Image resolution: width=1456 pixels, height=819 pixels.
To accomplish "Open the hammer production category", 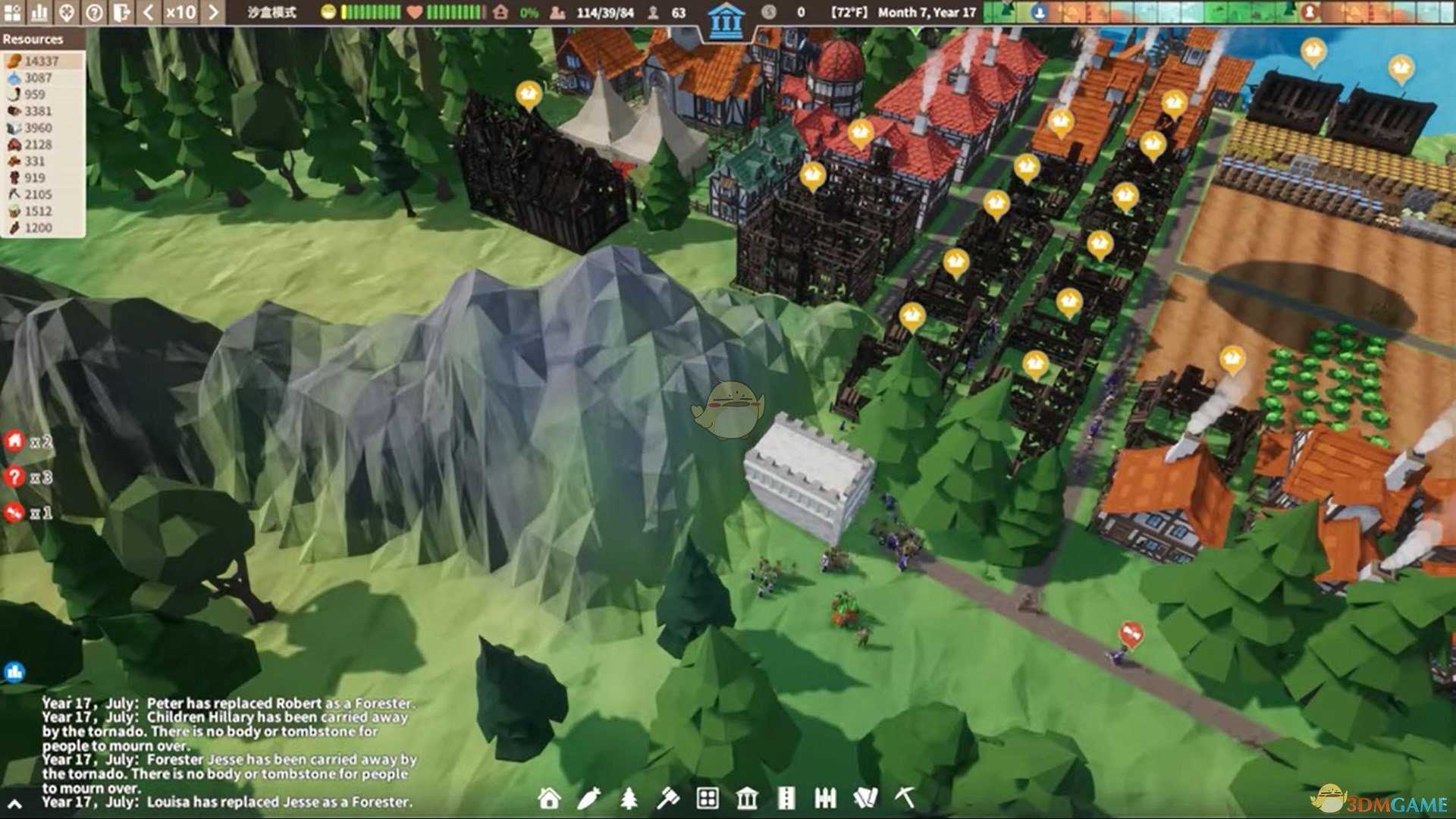I will tap(668, 798).
